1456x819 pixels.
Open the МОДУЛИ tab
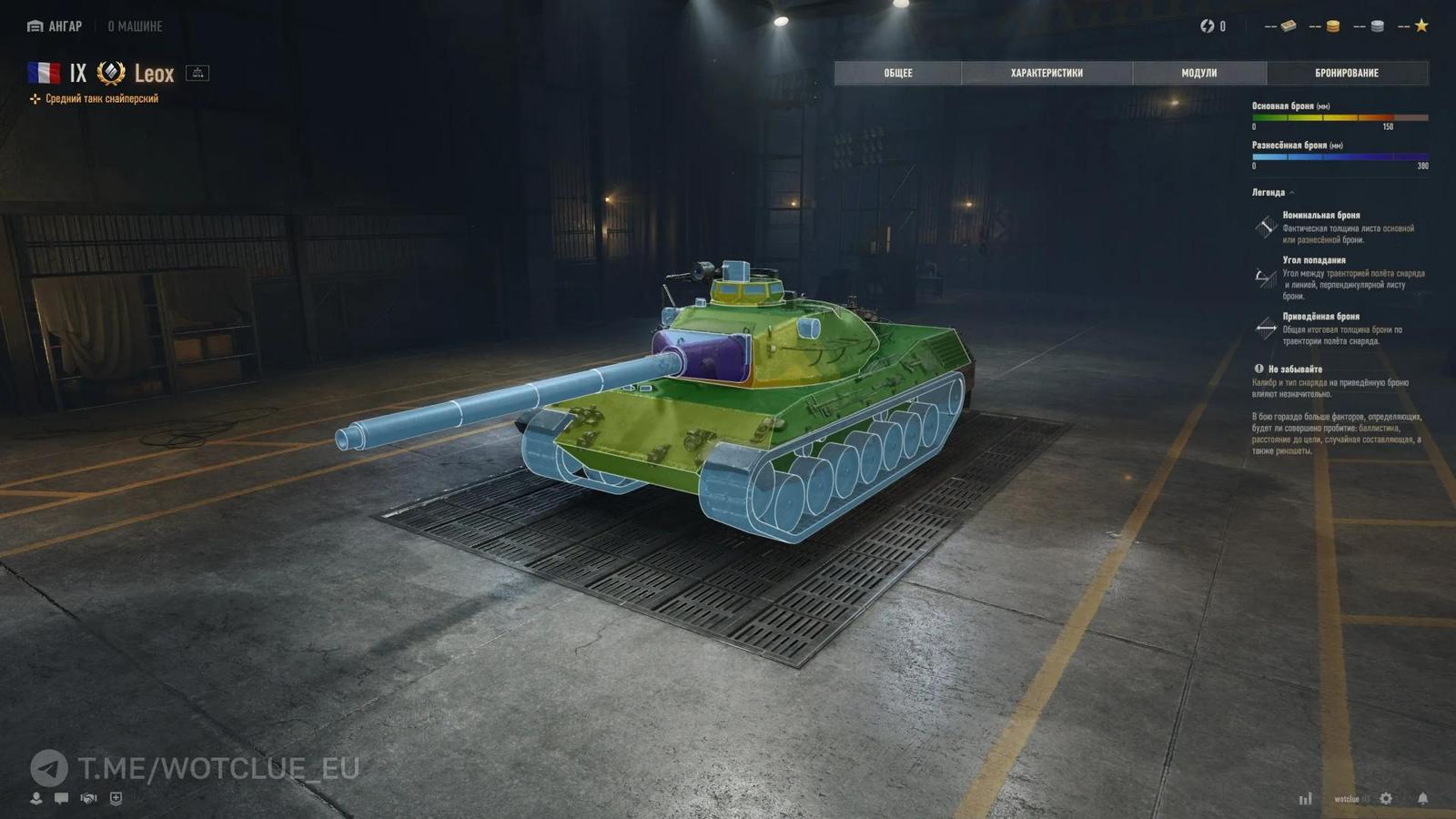coord(1199,73)
